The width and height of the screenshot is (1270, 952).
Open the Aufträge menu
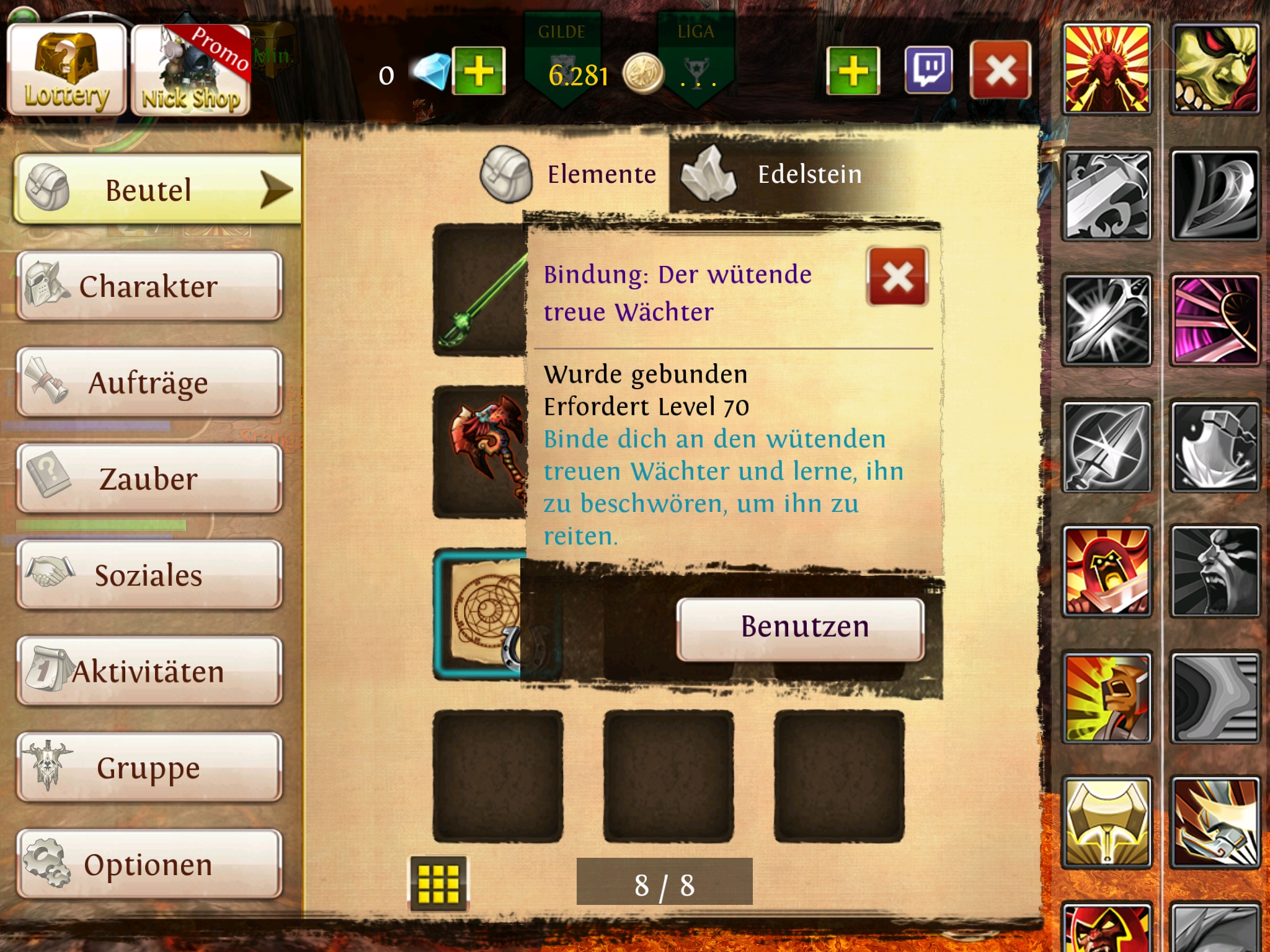(x=149, y=382)
